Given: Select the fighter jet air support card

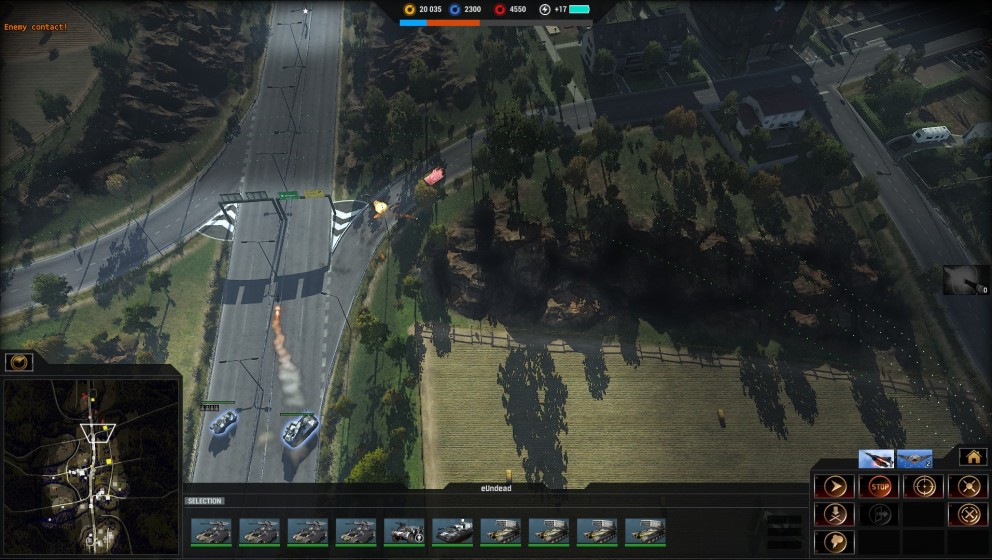Looking at the screenshot, I should [x=876, y=459].
